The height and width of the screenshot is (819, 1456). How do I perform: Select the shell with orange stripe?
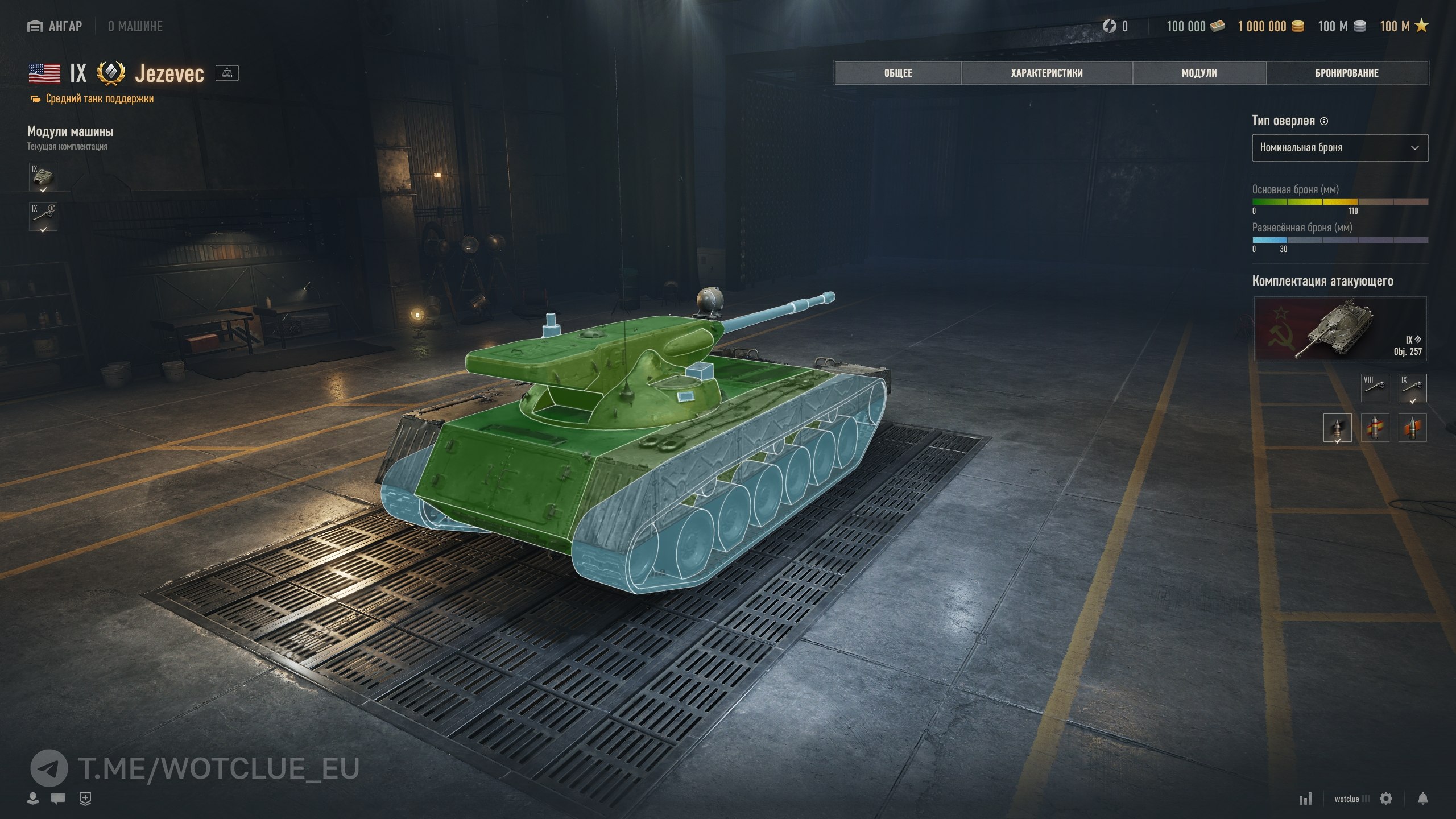(x=1412, y=428)
